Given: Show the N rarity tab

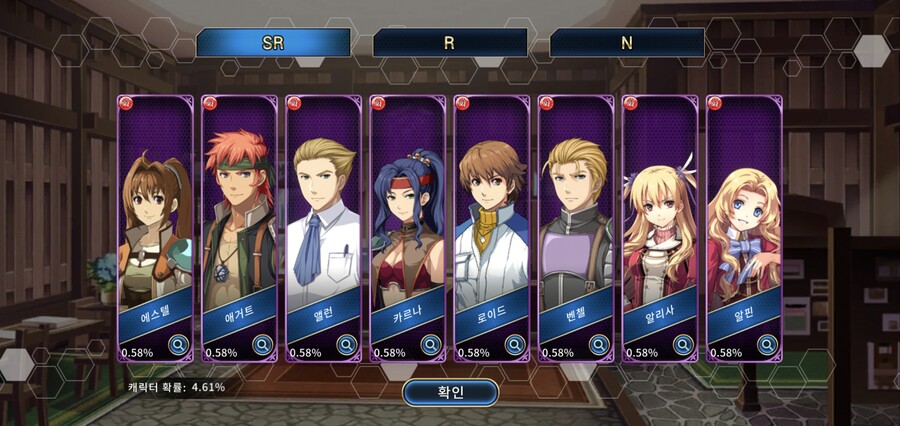Looking at the screenshot, I should pos(627,43).
